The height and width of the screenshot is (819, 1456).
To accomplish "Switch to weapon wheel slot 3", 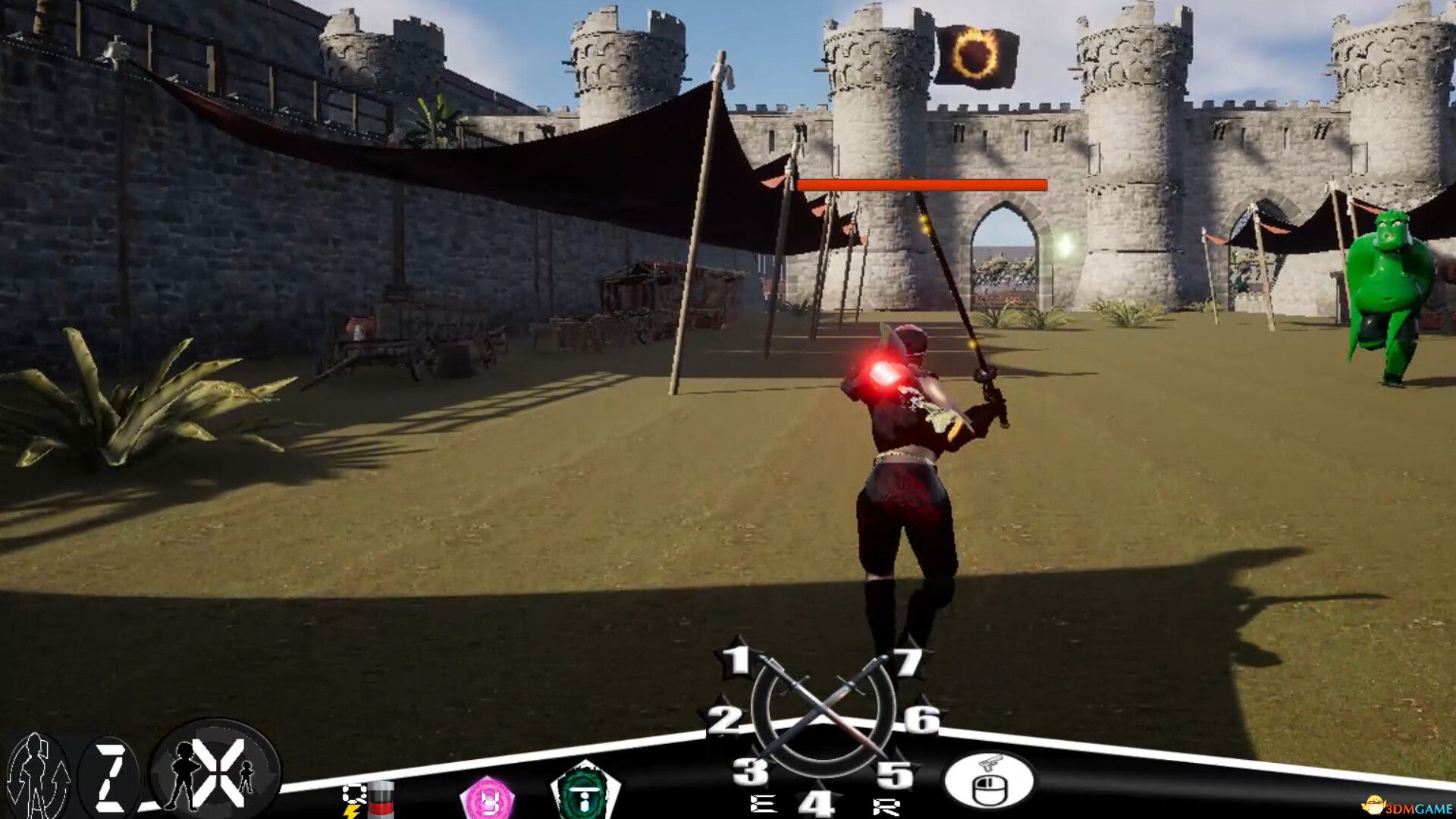I will click(x=750, y=772).
